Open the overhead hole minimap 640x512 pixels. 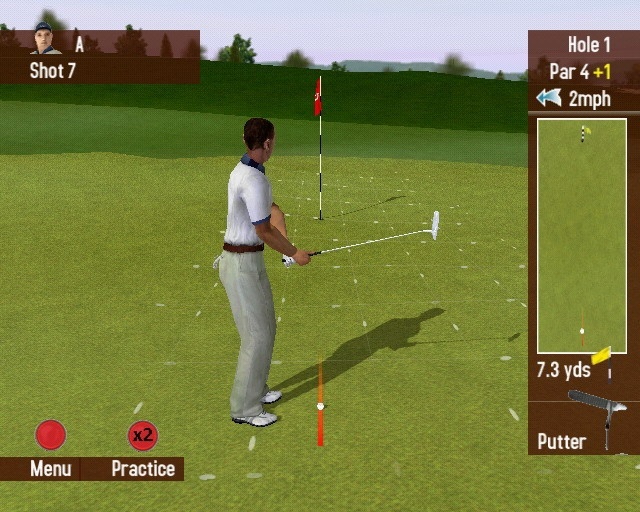point(582,235)
